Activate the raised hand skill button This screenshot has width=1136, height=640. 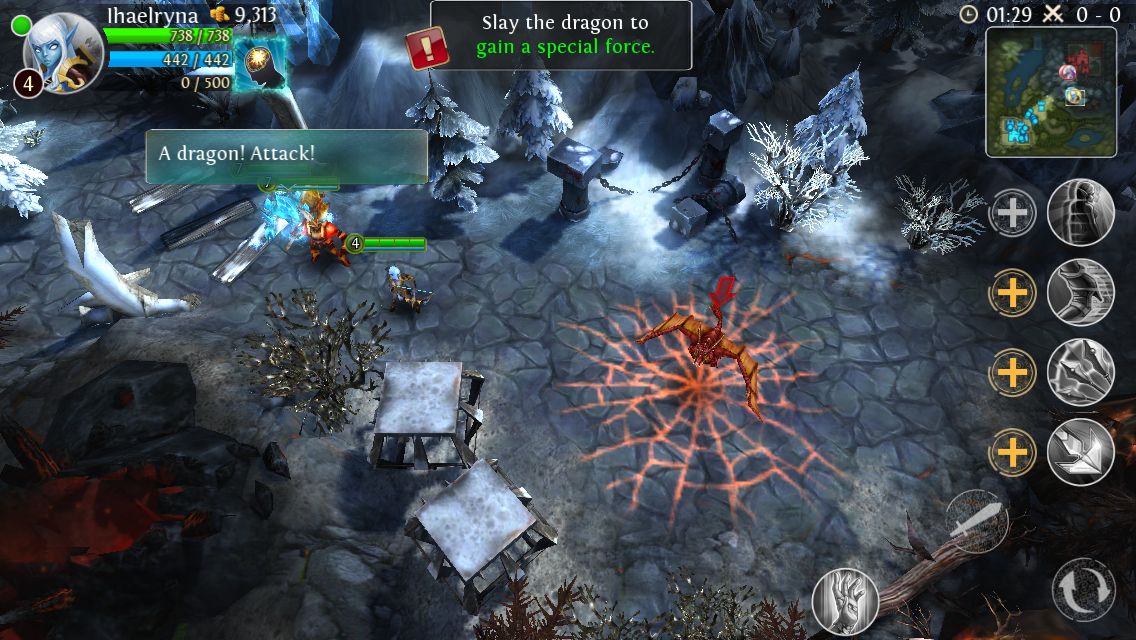[845, 601]
